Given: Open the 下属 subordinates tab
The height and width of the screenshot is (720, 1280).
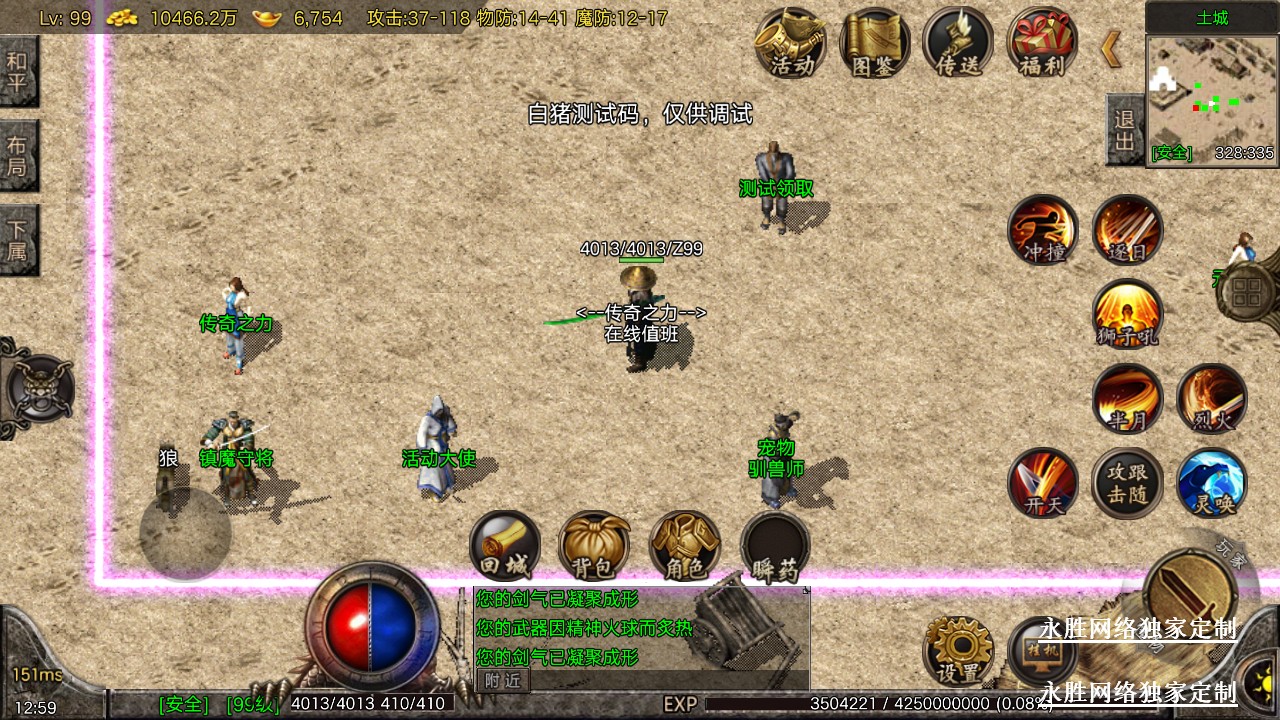Looking at the screenshot, I should (18, 240).
